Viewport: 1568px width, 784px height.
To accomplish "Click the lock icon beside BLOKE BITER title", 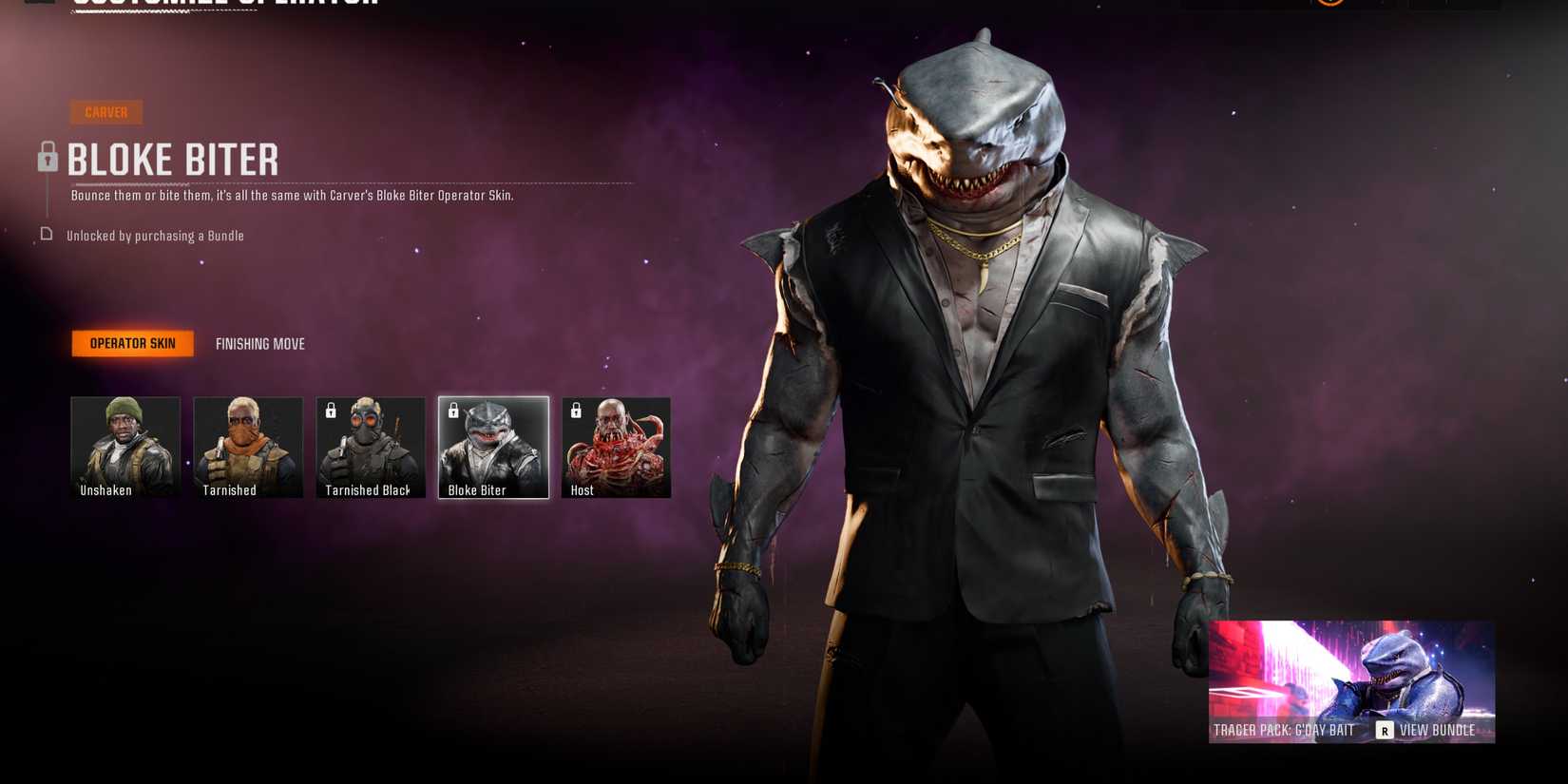I will (x=48, y=158).
